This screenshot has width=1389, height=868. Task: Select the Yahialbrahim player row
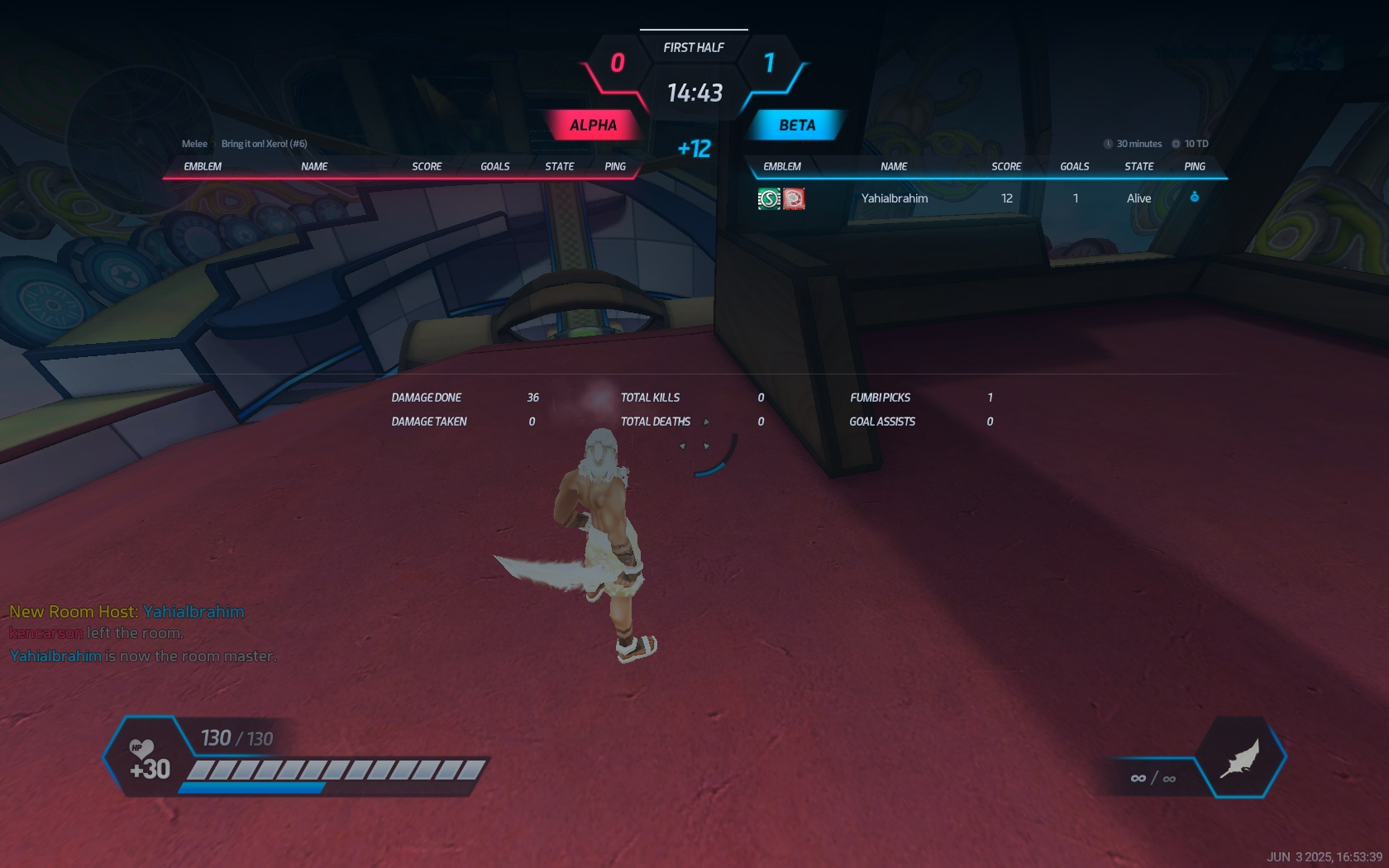point(894,198)
